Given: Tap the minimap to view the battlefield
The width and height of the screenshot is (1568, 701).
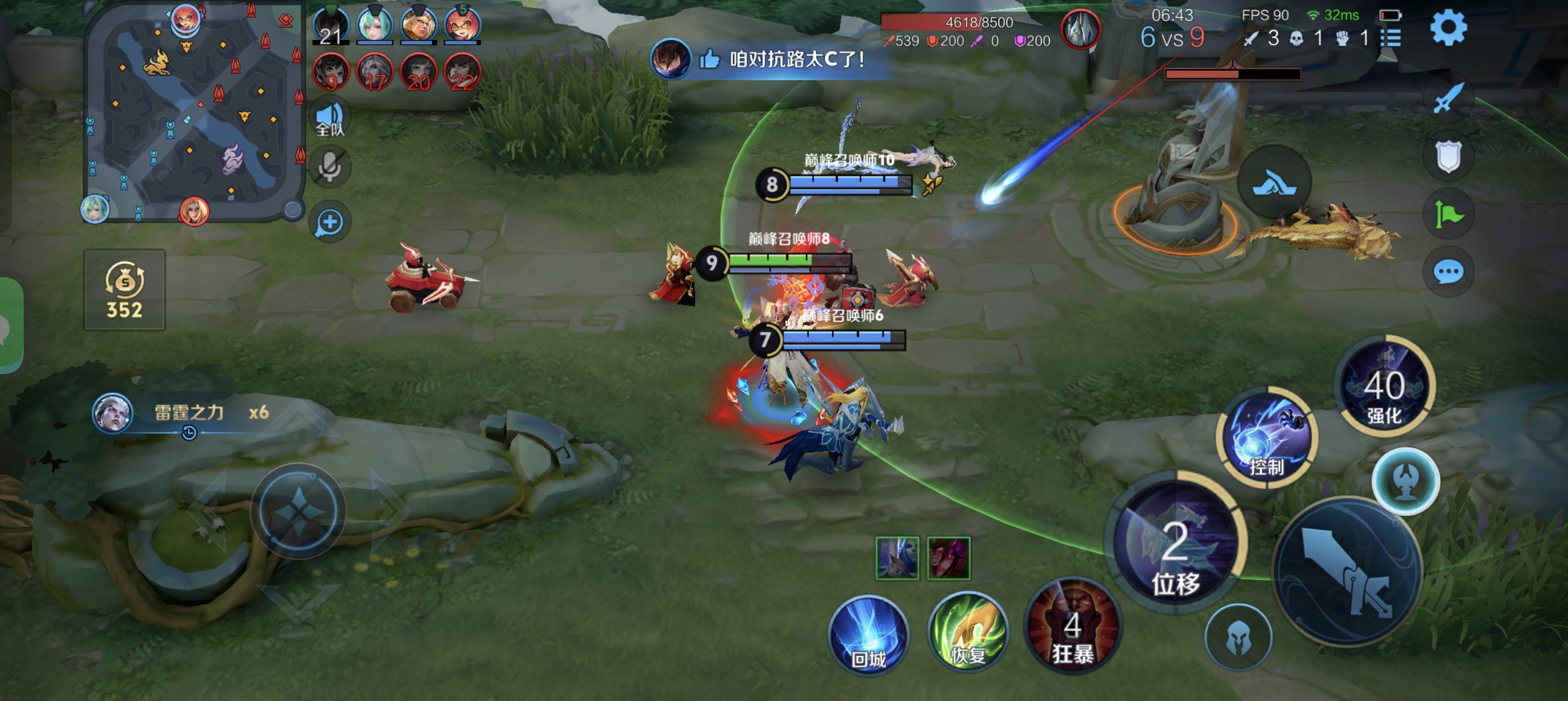Looking at the screenshot, I should [x=193, y=111].
